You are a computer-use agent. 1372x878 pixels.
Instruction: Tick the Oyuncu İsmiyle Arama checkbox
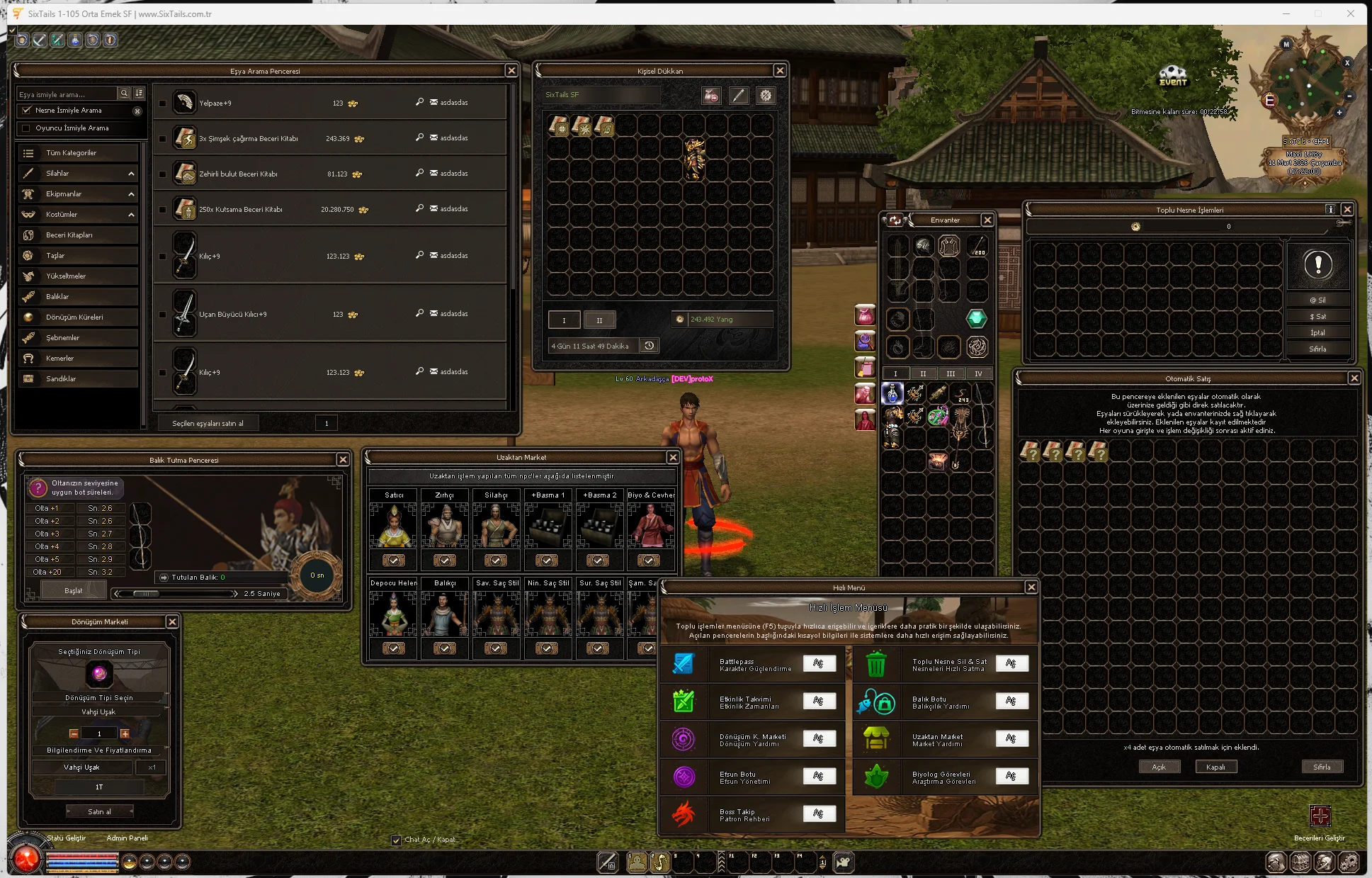click(x=27, y=128)
